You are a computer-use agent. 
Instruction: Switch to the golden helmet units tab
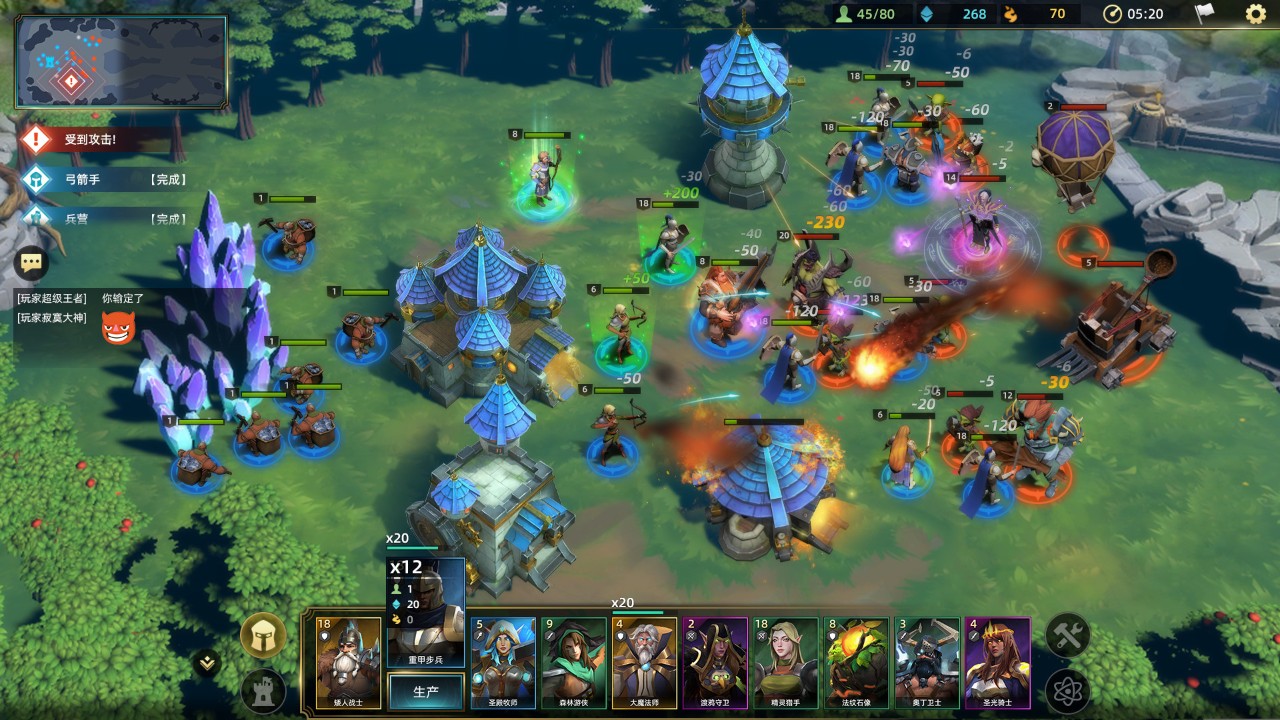click(x=263, y=635)
